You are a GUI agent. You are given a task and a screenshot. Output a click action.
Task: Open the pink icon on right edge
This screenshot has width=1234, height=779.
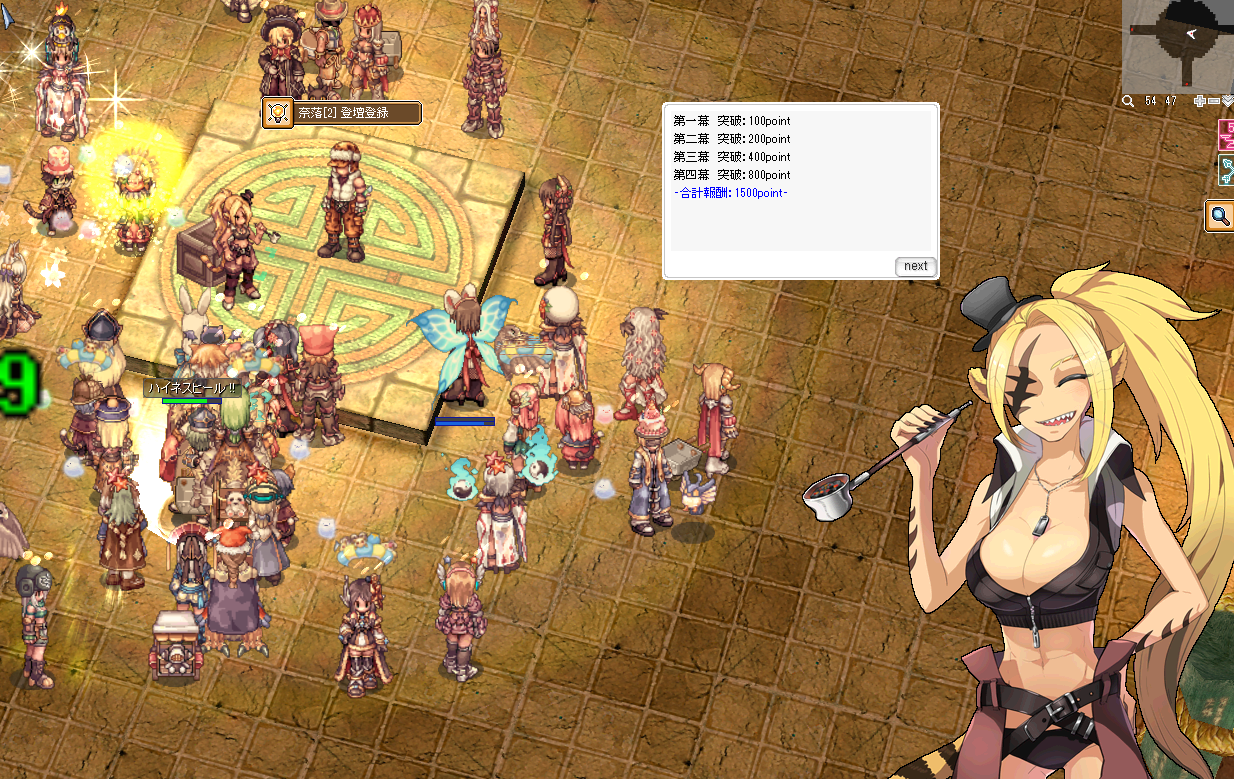coord(1225,135)
